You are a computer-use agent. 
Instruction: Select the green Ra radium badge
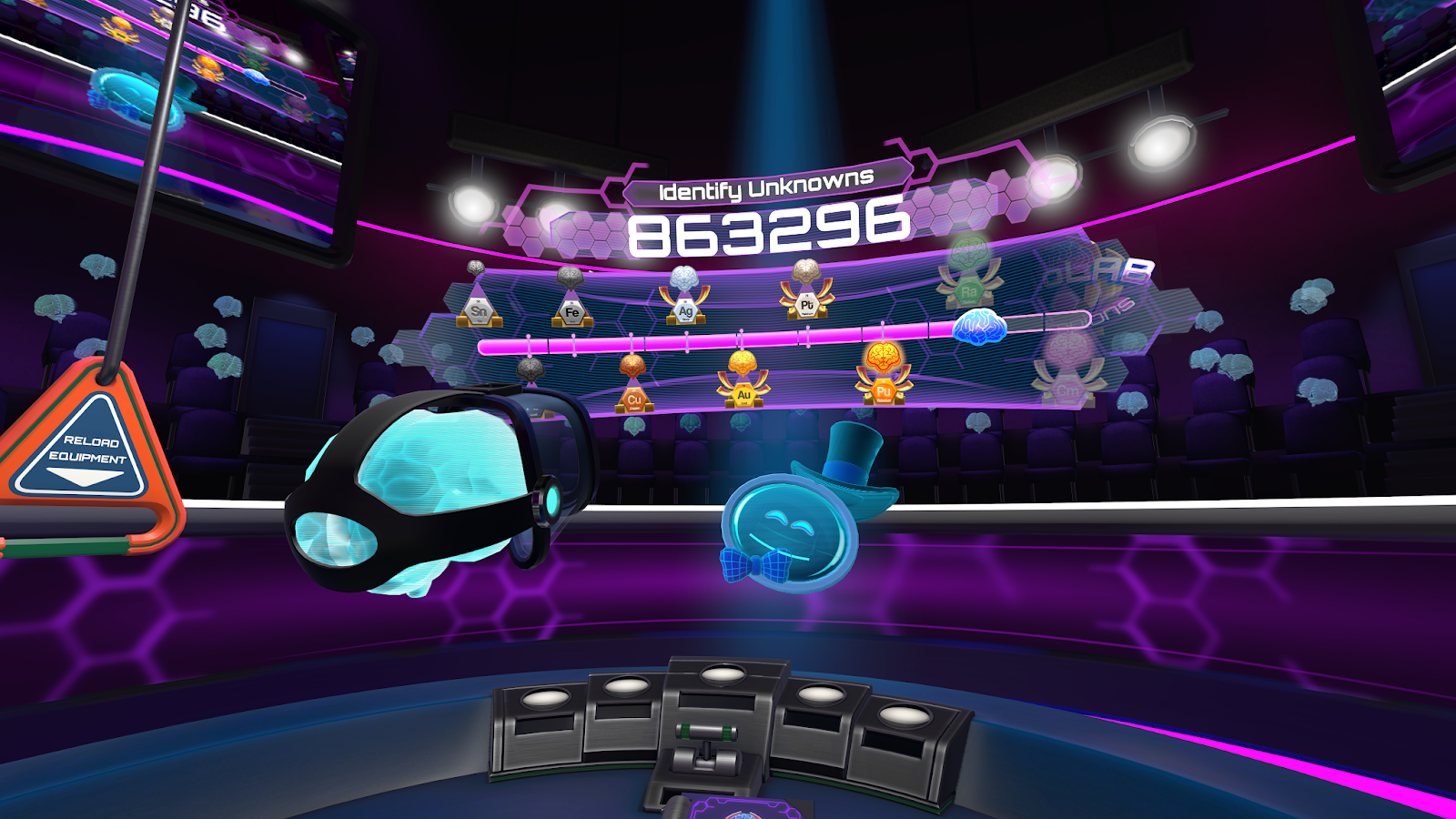click(x=967, y=291)
